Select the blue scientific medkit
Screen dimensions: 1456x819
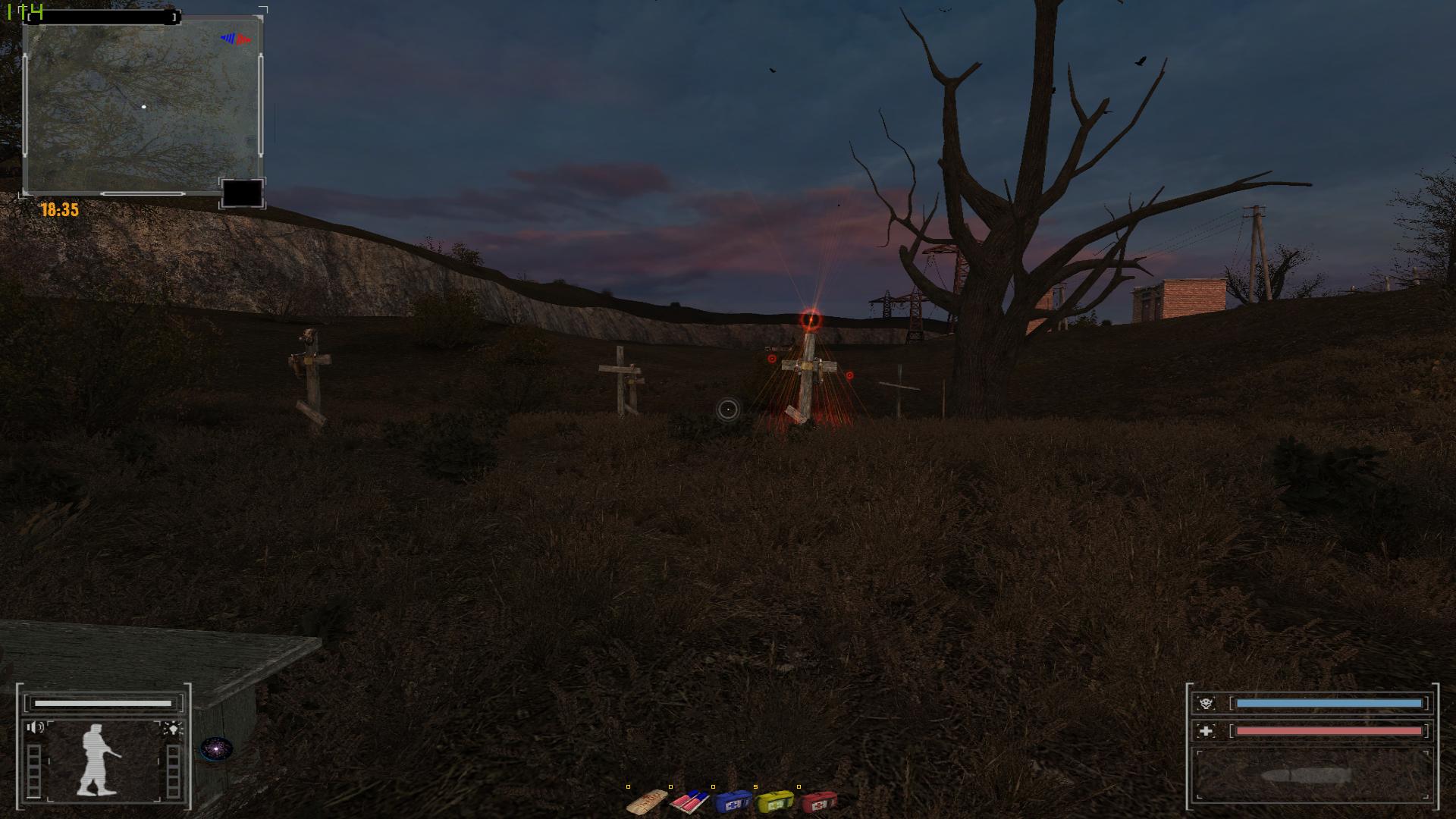(733, 801)
